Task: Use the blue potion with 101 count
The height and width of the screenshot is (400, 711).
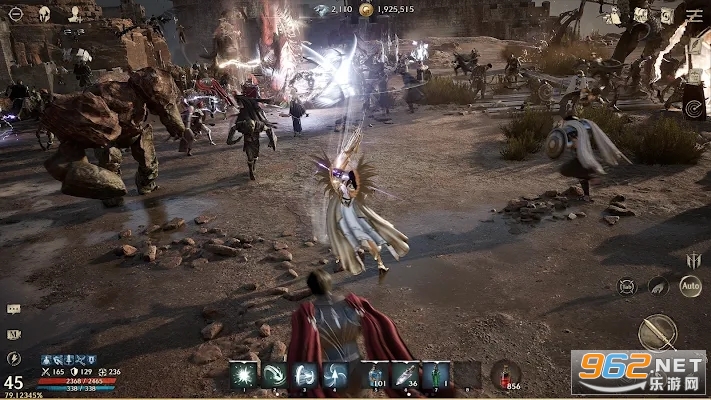Action: coord(375,375)
